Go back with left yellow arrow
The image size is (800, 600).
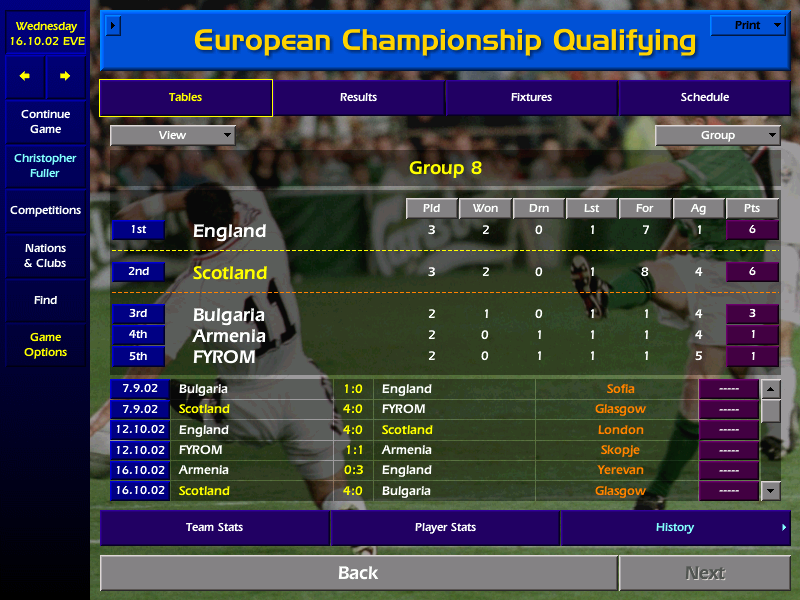point(25,76)
